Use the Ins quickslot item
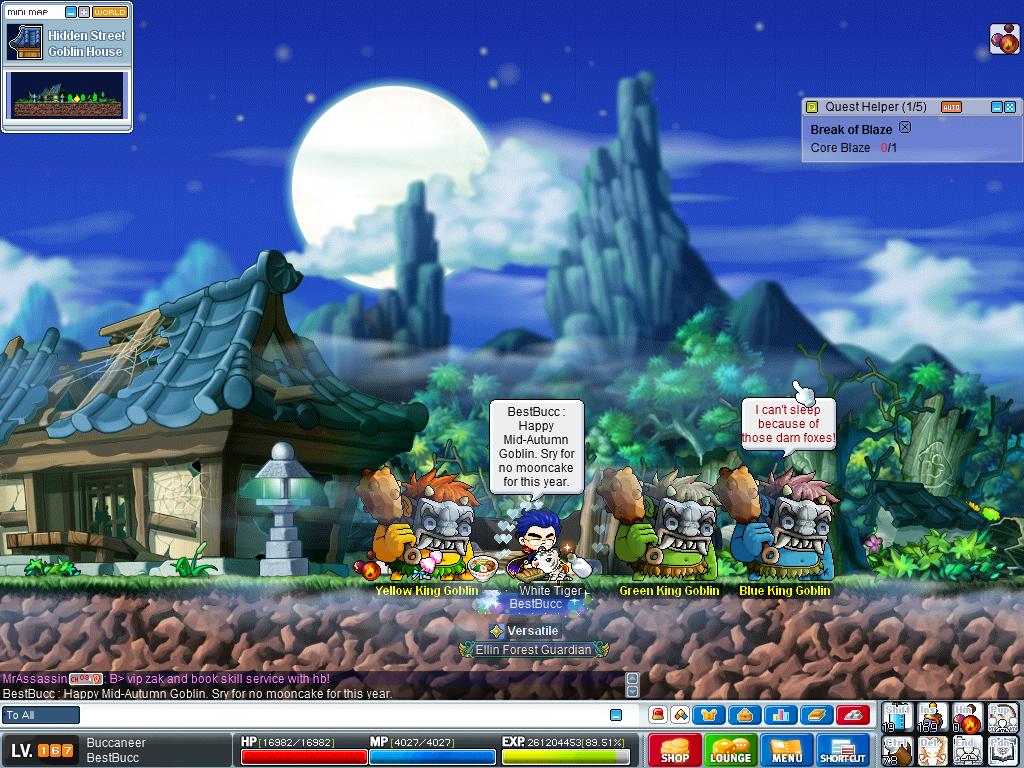1024x768 pixels. coord(932,717)
